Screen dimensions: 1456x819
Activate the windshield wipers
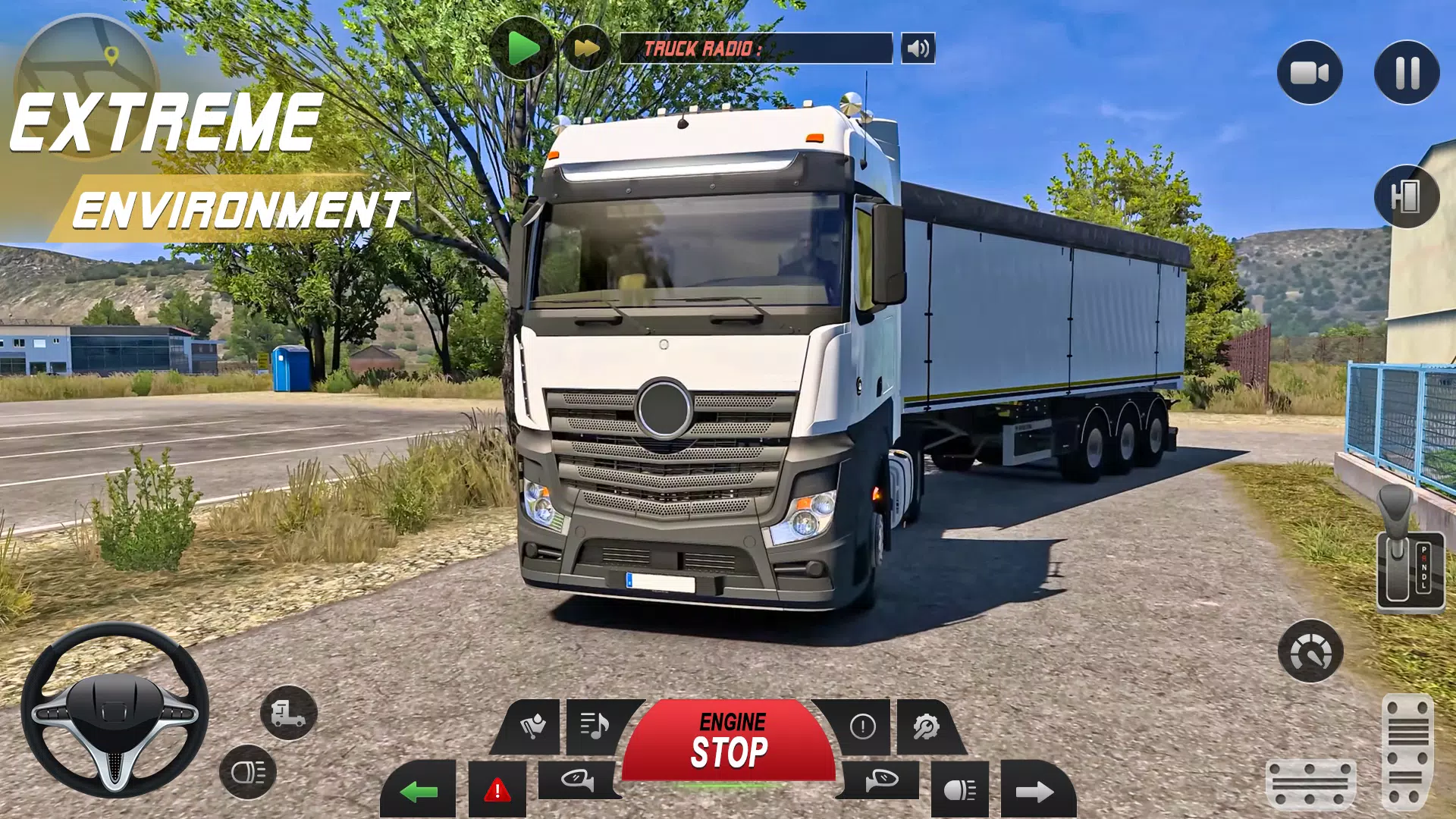click(x=533, y=726)
